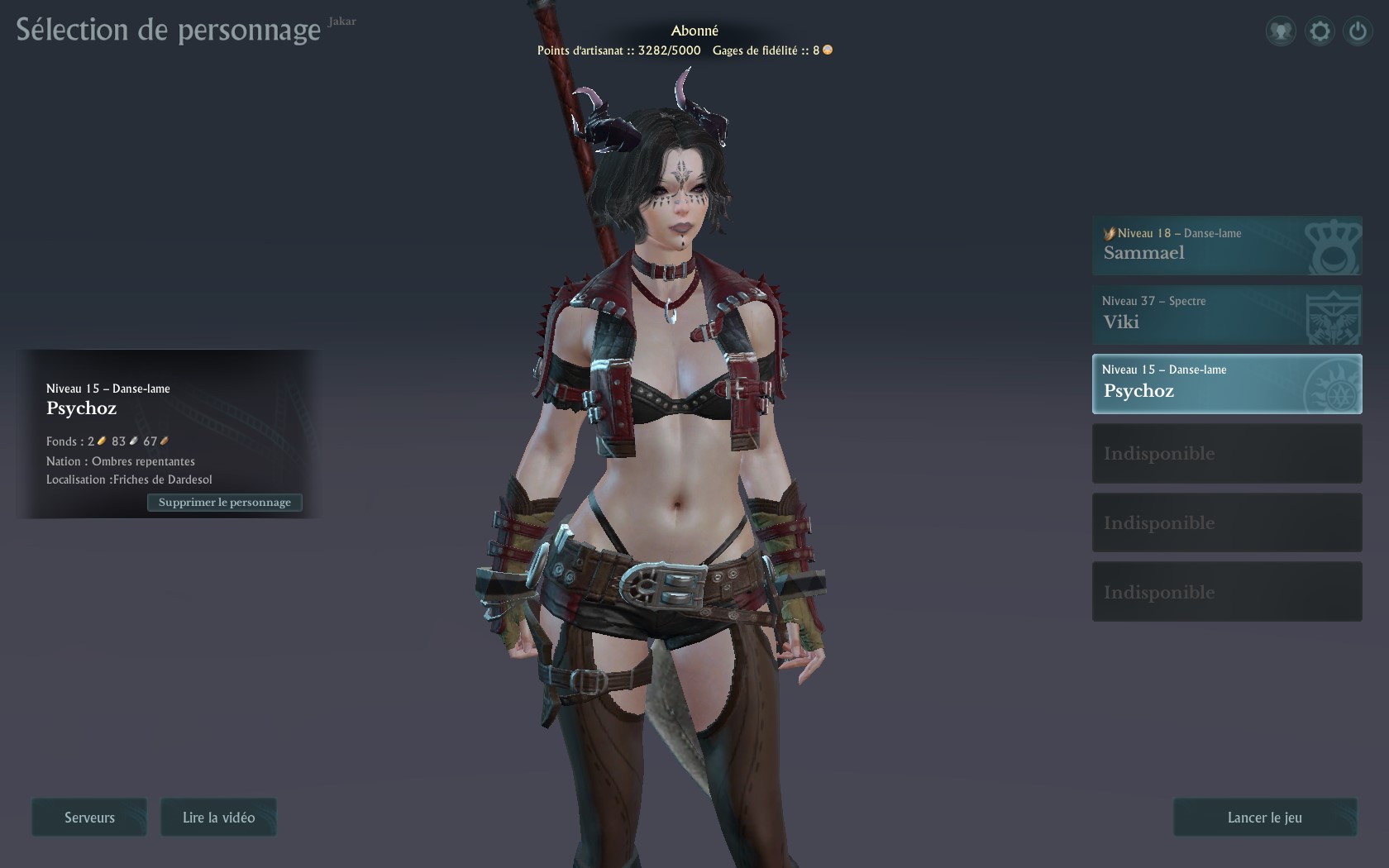1389x868 pixels.
Task: Click the power quit icon
Action: (1358, 31)
